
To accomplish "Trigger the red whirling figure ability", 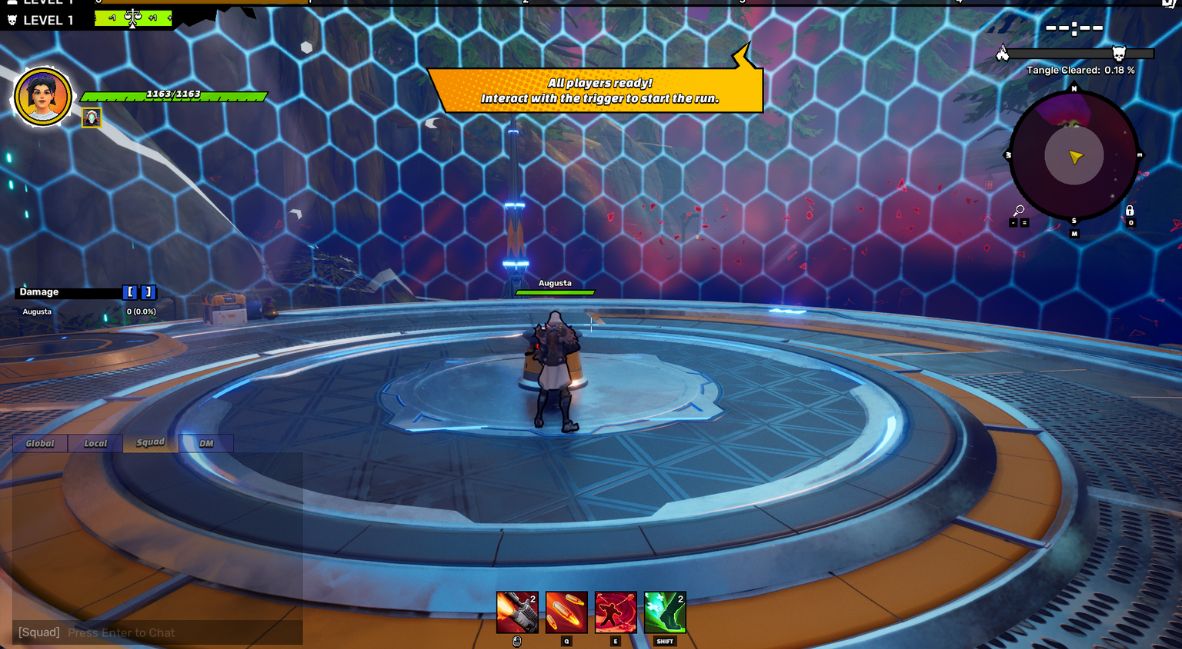I will coord(615,612).
